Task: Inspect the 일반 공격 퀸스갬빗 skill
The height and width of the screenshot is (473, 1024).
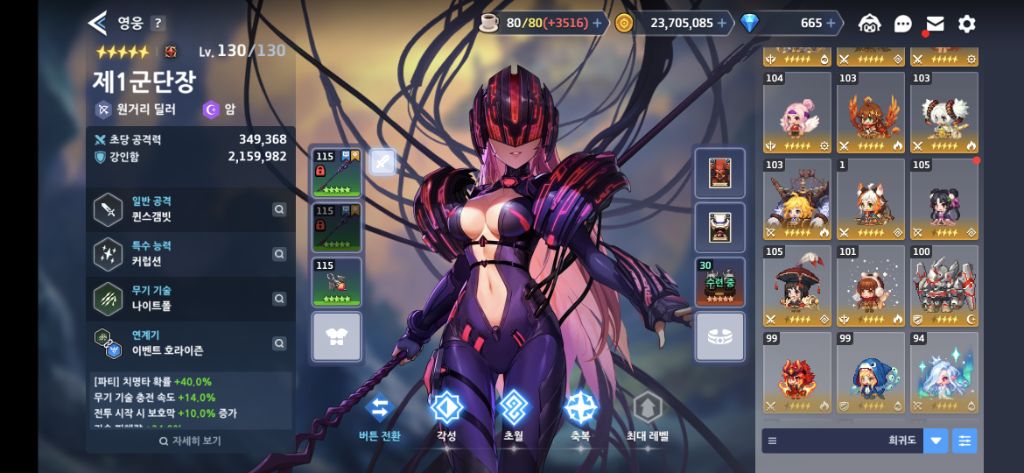Action: click(x=190, y=209)
